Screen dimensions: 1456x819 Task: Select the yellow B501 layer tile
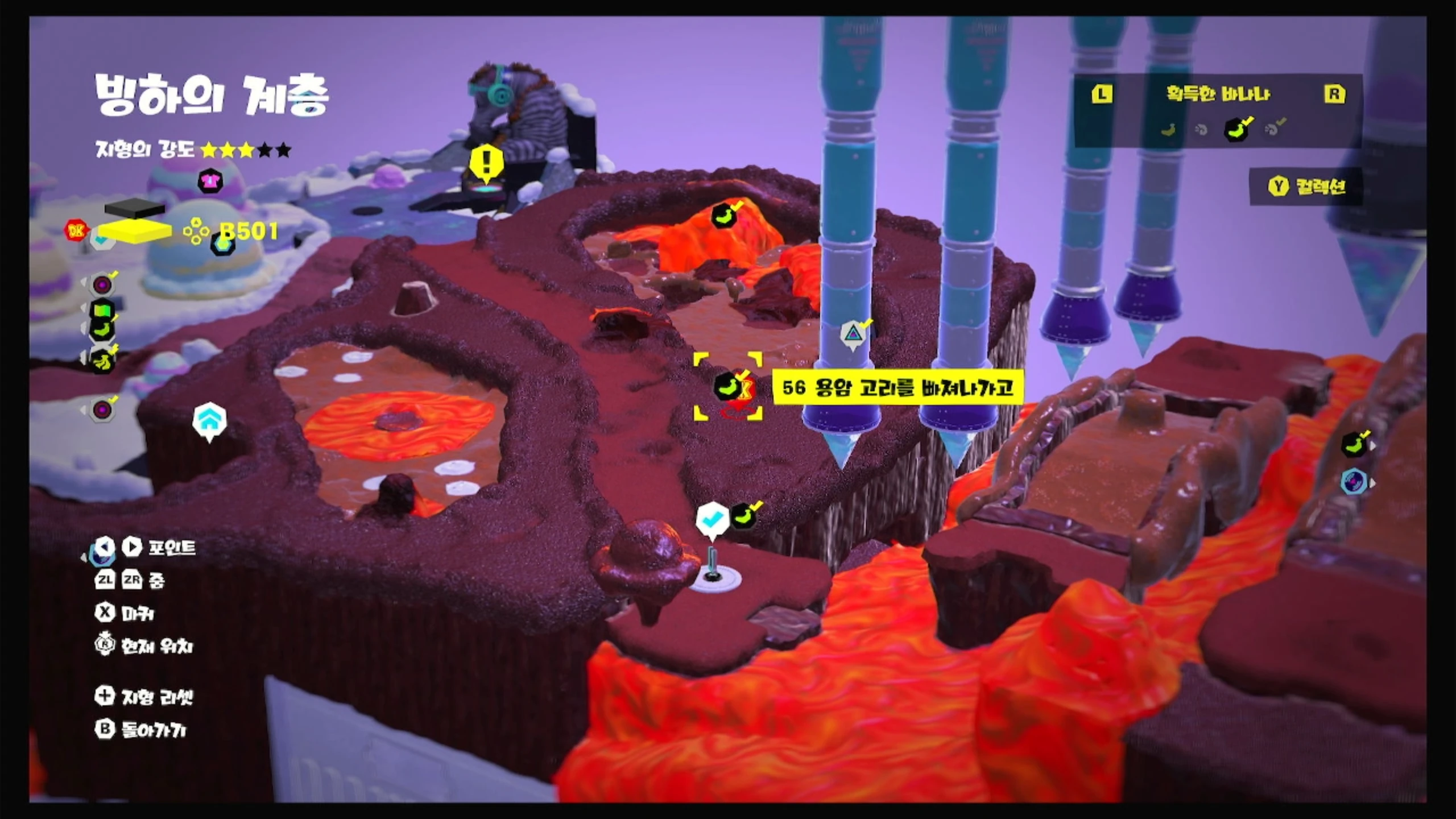coord(135,231)
